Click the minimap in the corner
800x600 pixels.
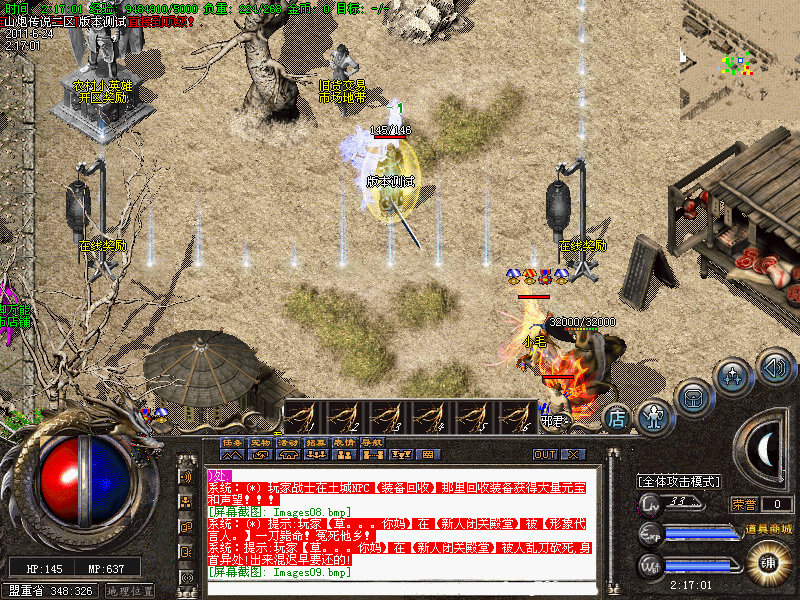(740, 60)
